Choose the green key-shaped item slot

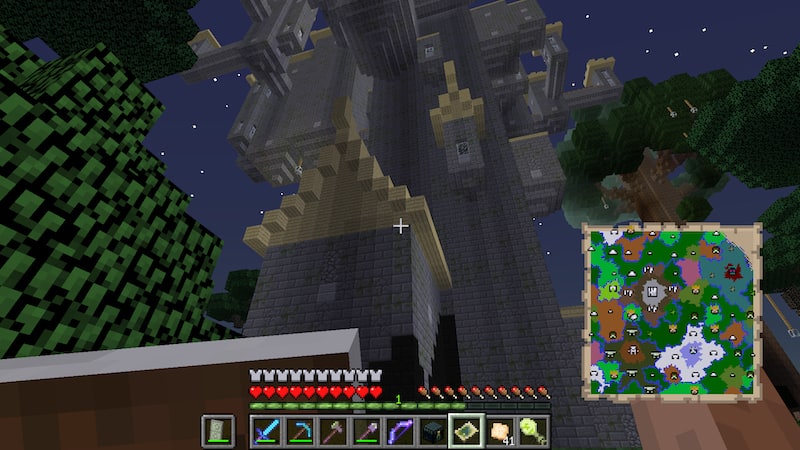click(534, 431)
